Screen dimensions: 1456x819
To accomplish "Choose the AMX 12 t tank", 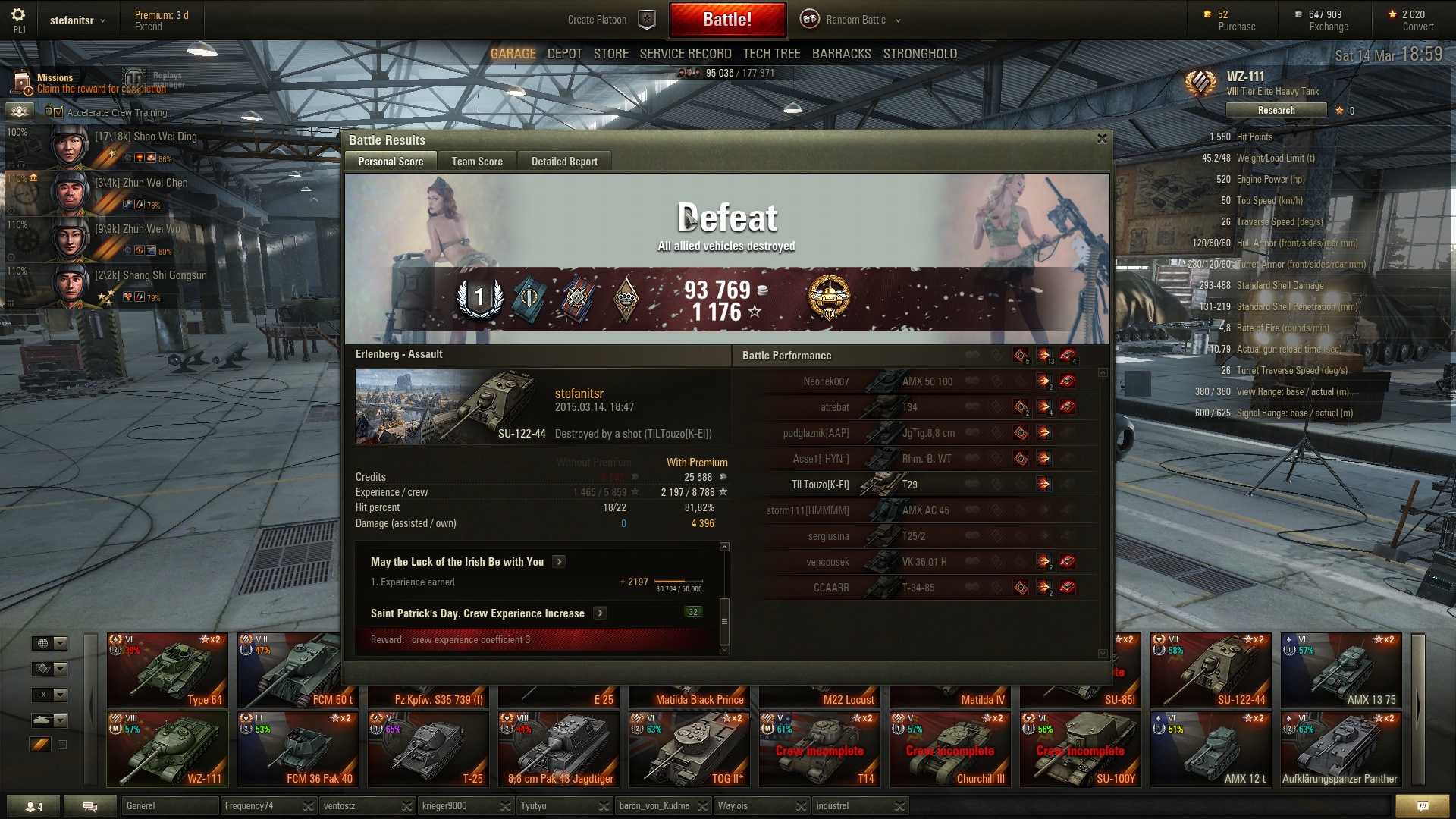I will (1210, 749).
